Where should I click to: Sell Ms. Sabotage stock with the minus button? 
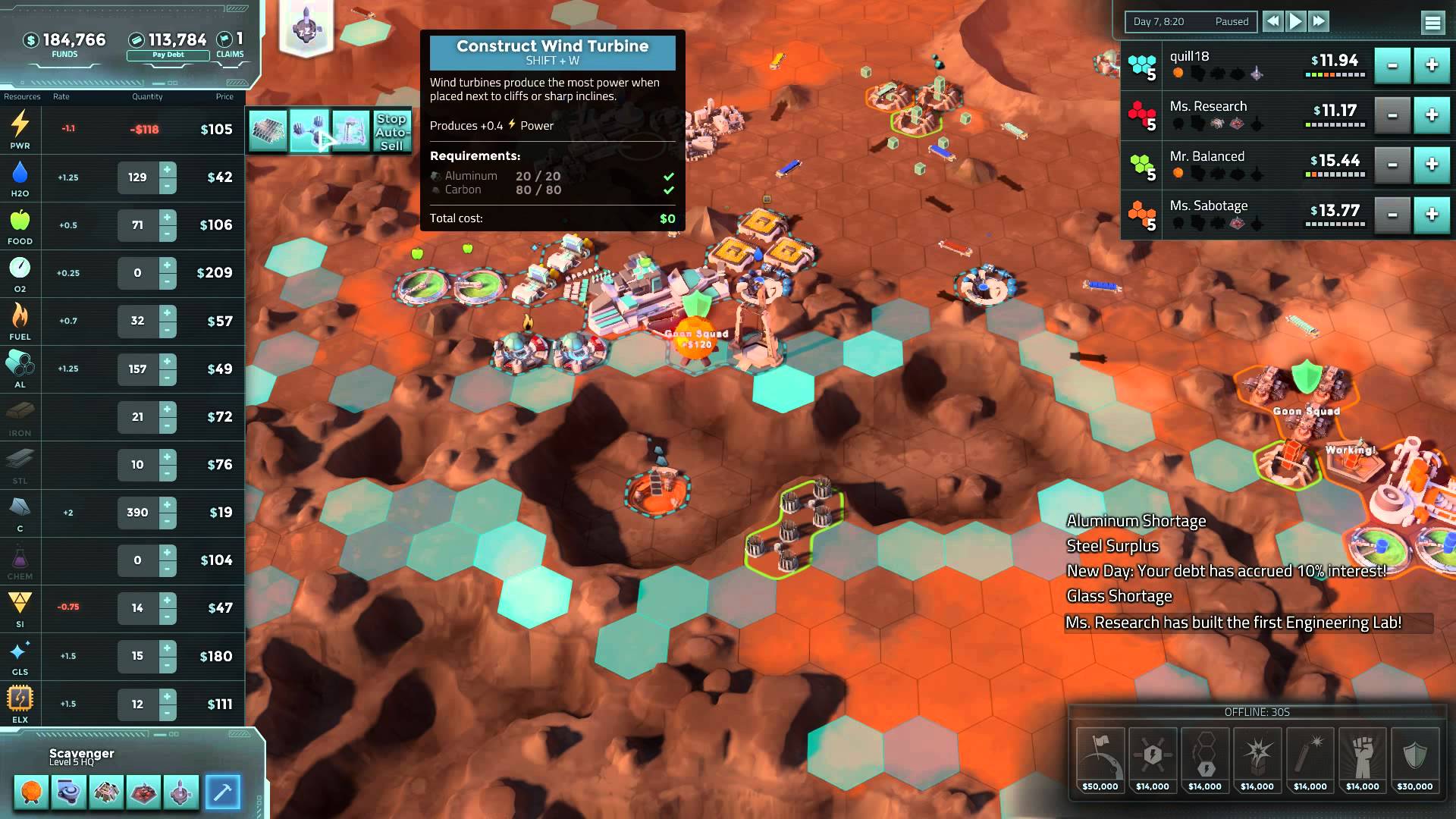pos(1392,215)
